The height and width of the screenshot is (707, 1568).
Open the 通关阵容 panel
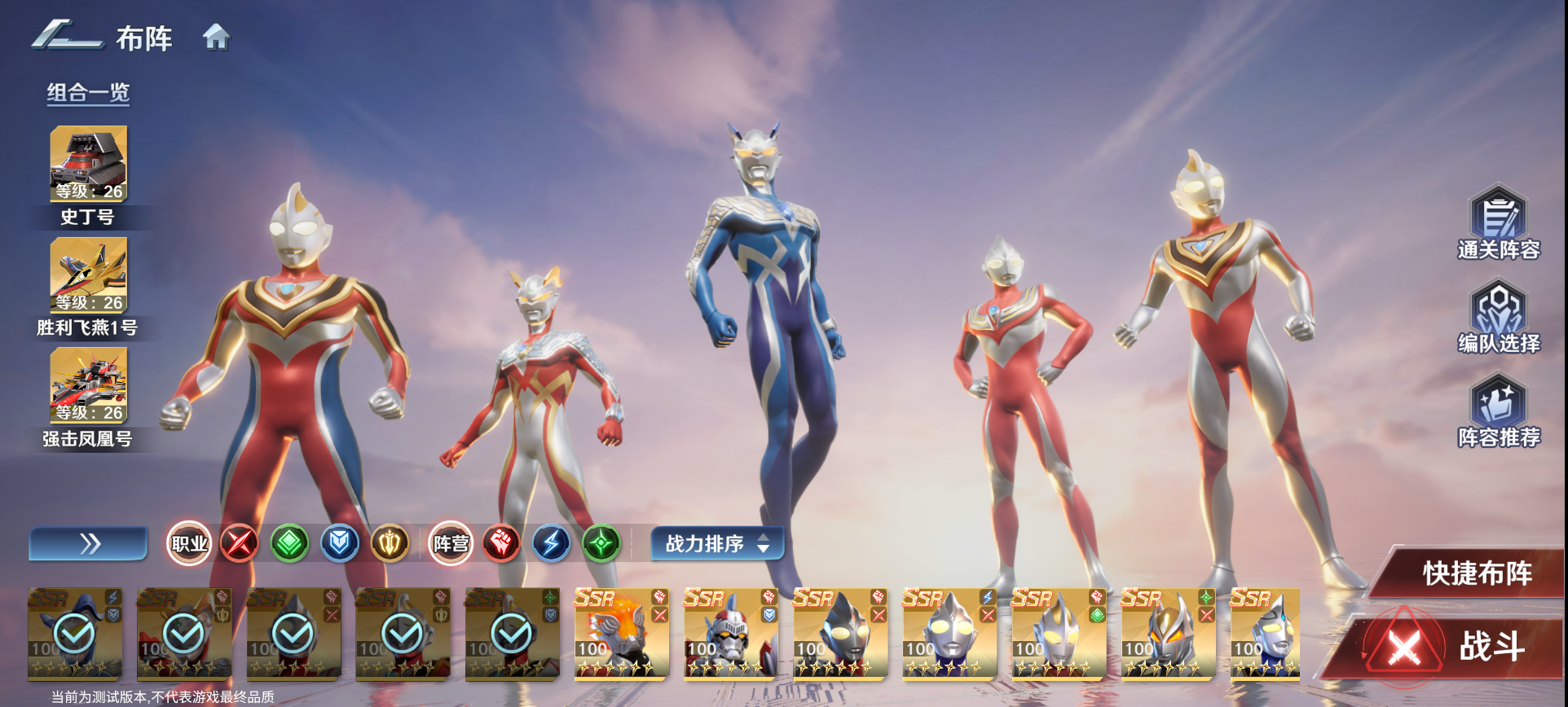tap(1500, 220)
